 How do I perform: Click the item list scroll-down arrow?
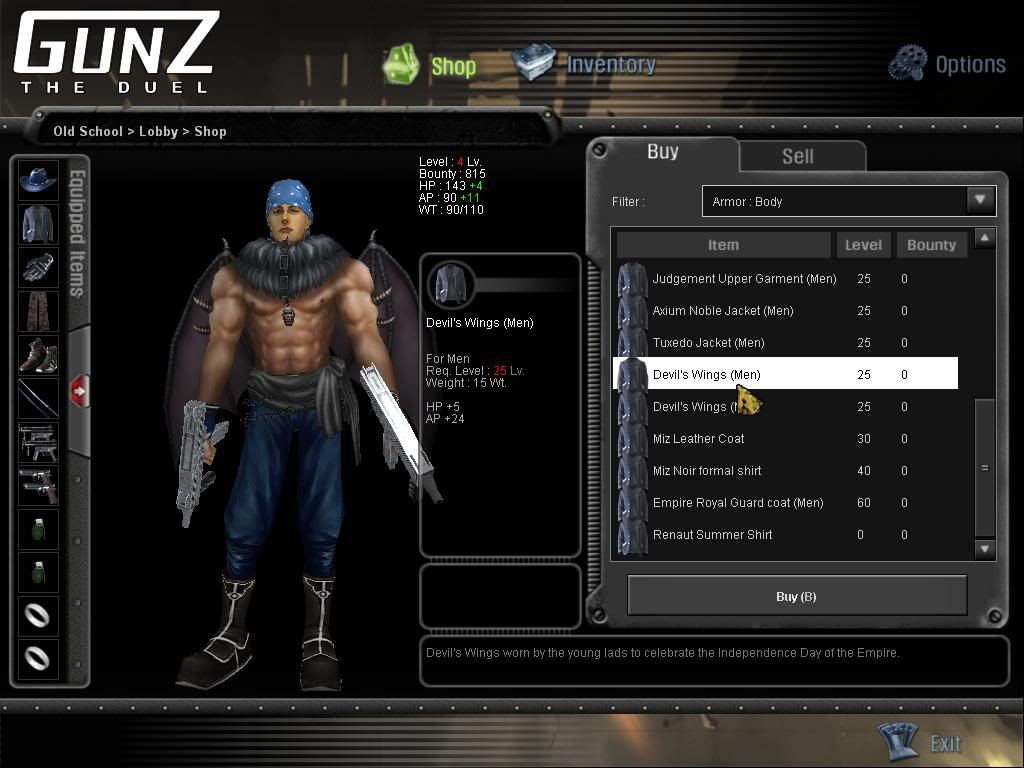(x=985, y=548)
